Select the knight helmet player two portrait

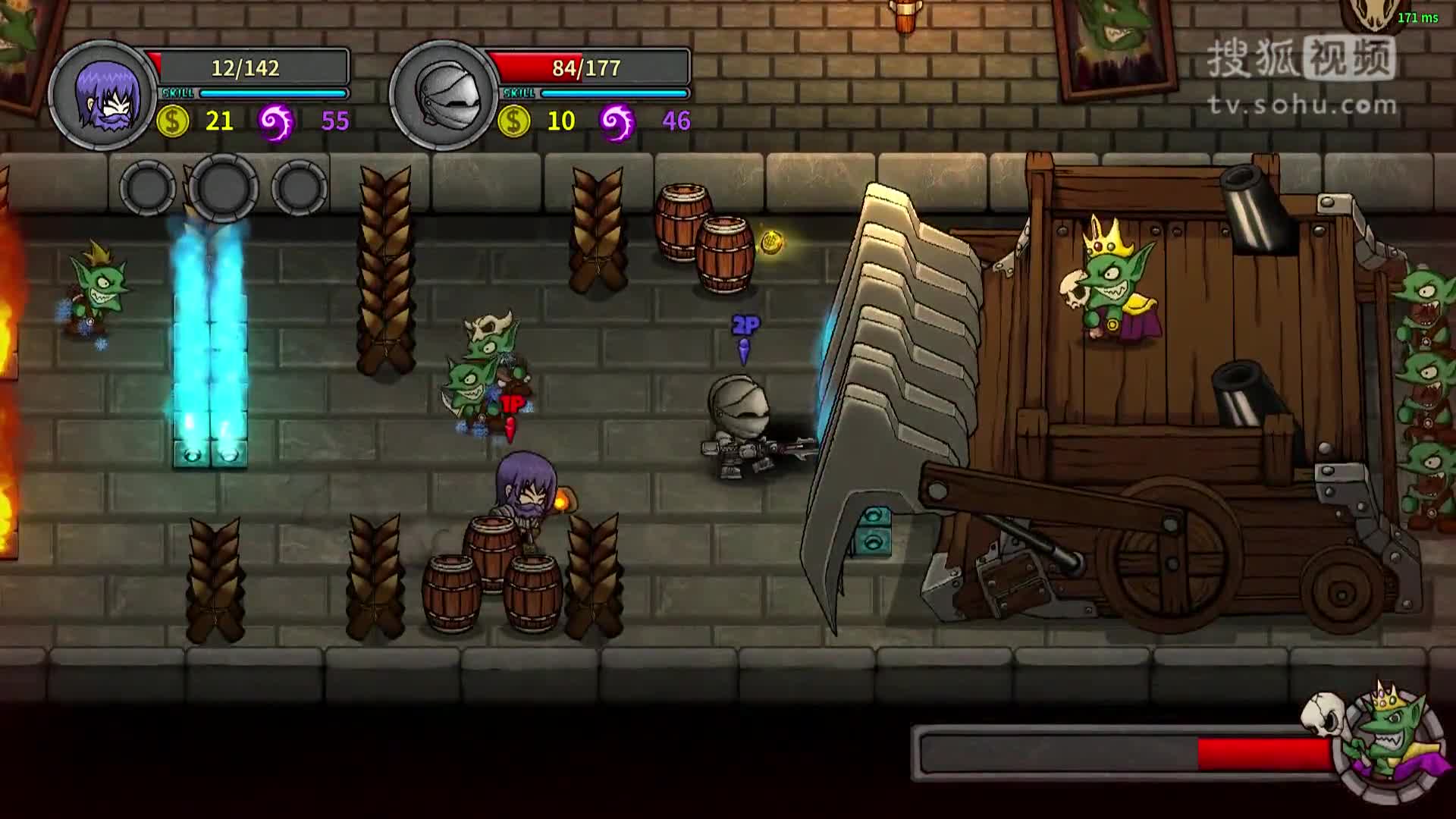(x=445, y=96)
